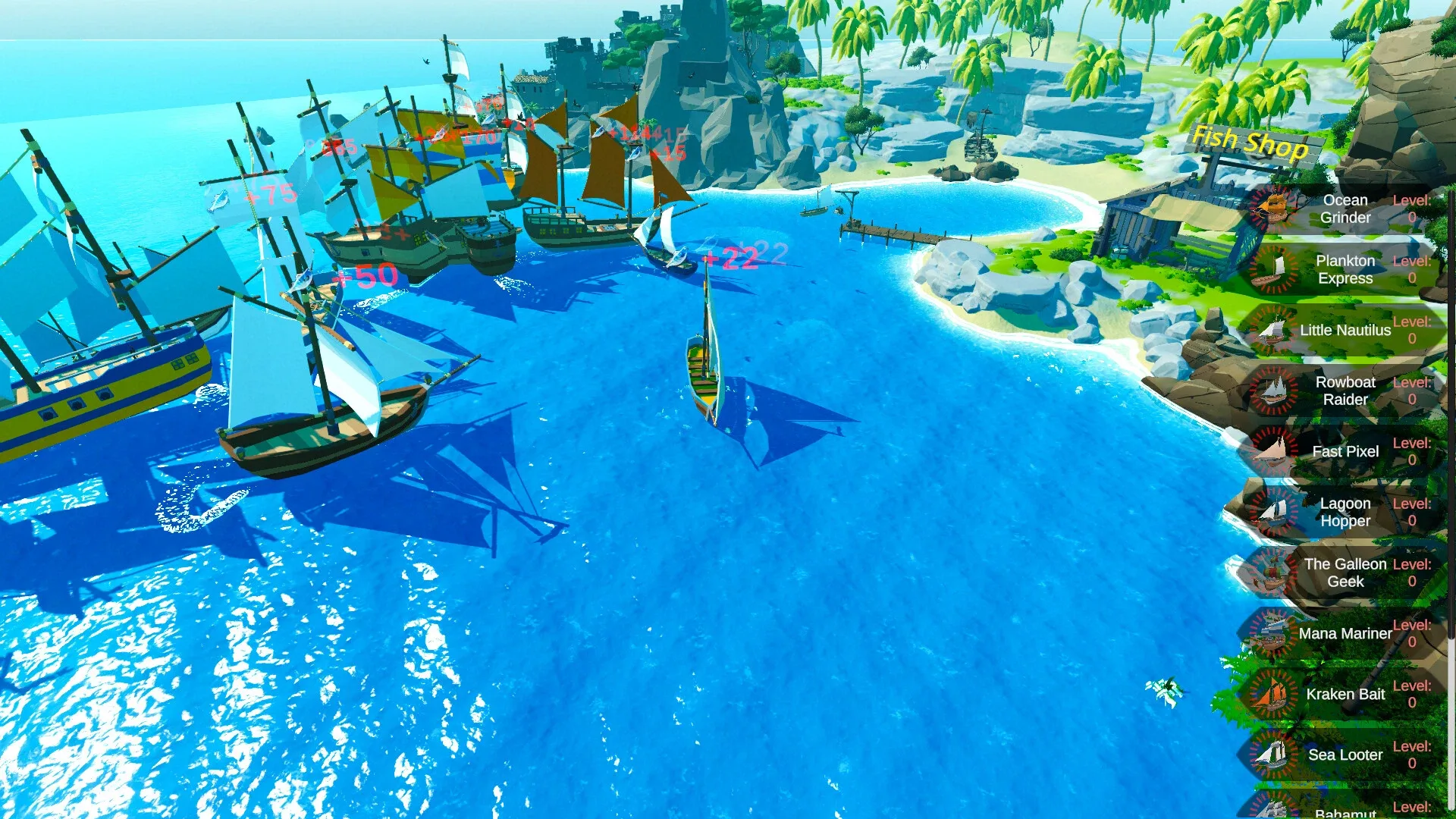Click the Level counter for Fast Pixel
The height and width of the screenshot is (819, 1456).
tap(1412, 451)
